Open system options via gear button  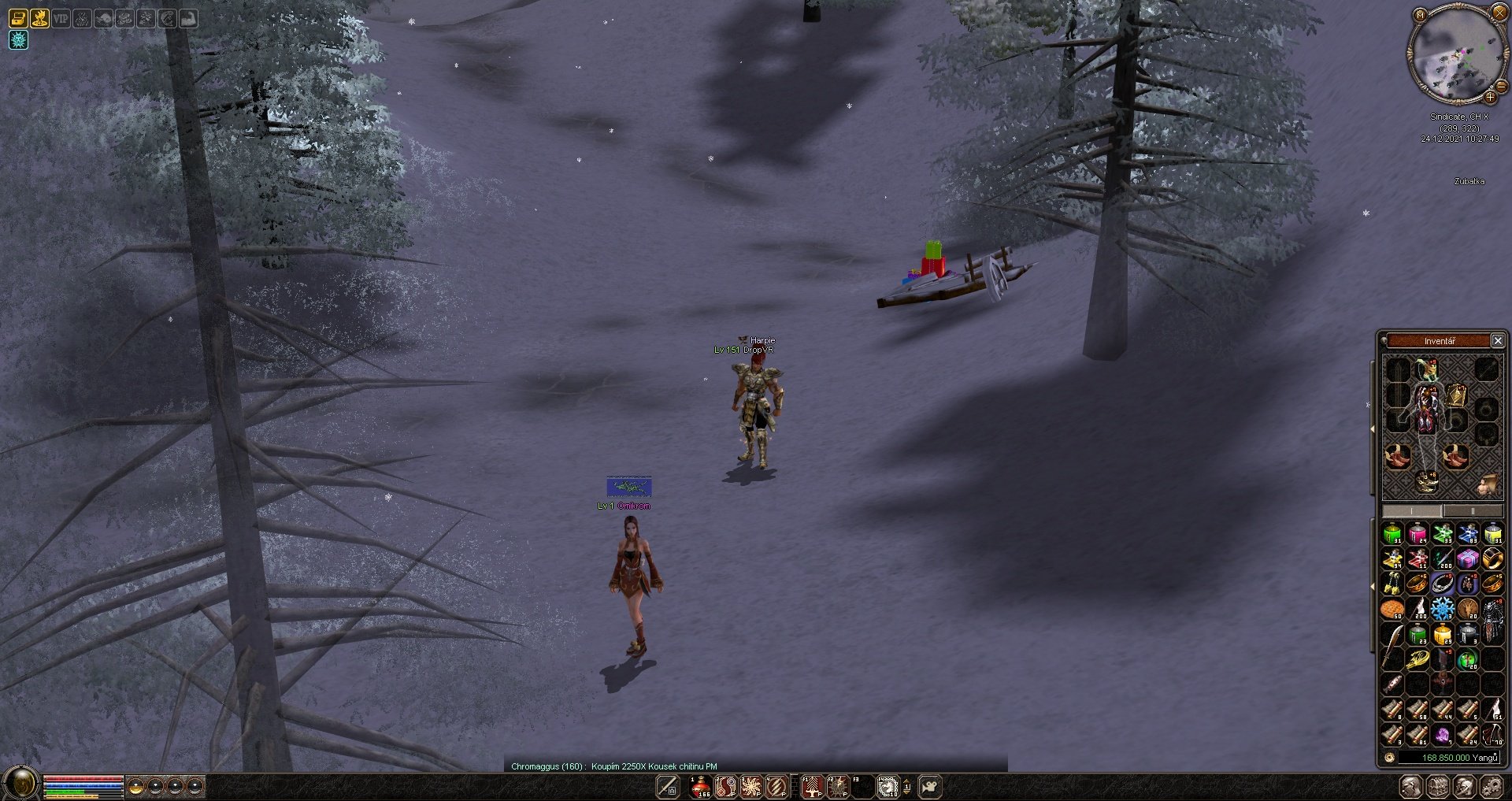pyautogui.click(x=1492, y=786)
